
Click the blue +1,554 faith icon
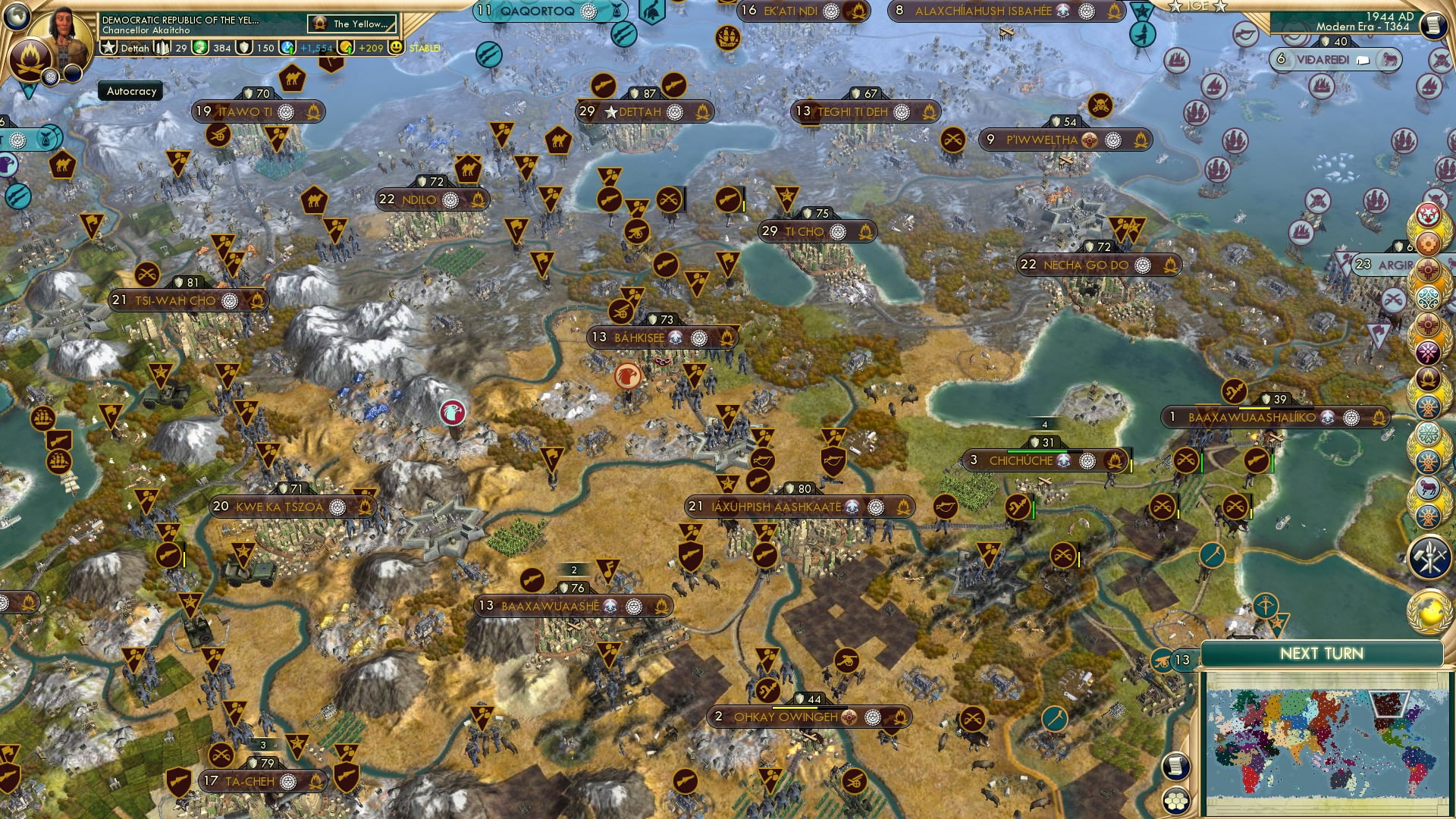[x=286, y=49]
